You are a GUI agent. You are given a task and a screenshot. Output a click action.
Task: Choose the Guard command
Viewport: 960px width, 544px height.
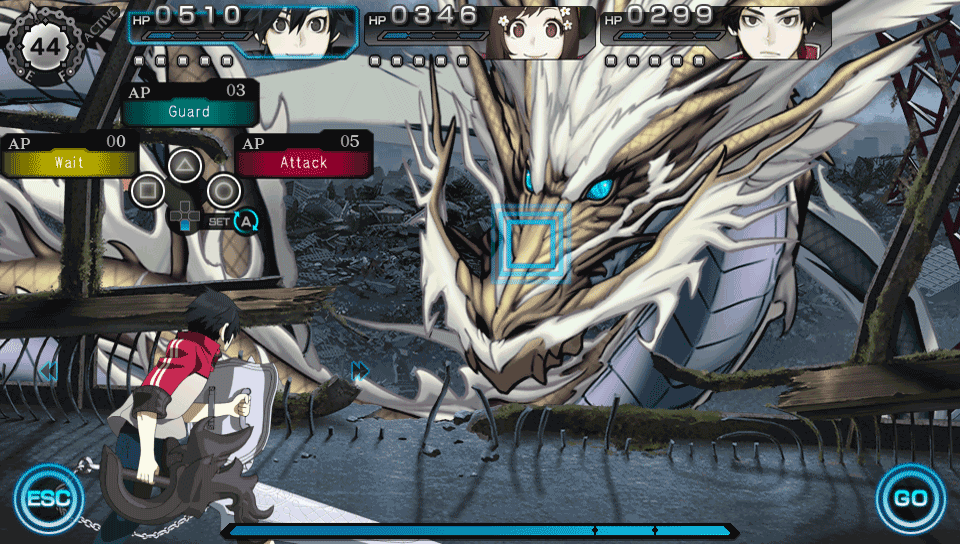click(189, 111)
